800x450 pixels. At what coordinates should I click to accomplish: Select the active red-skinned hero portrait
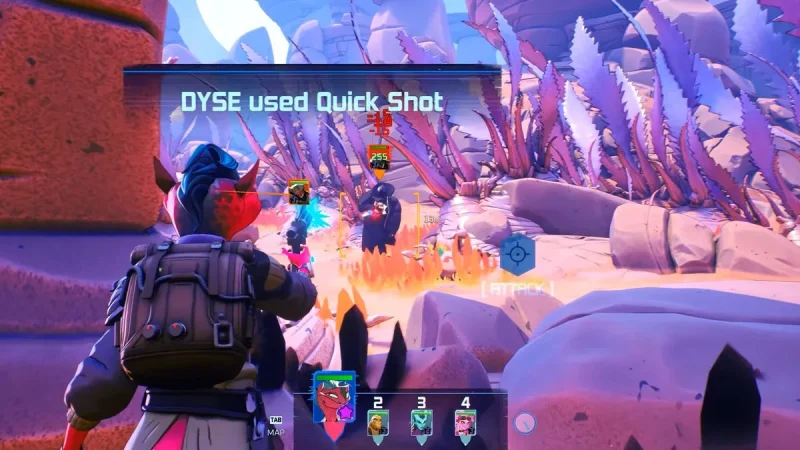[x=334, y=400]
